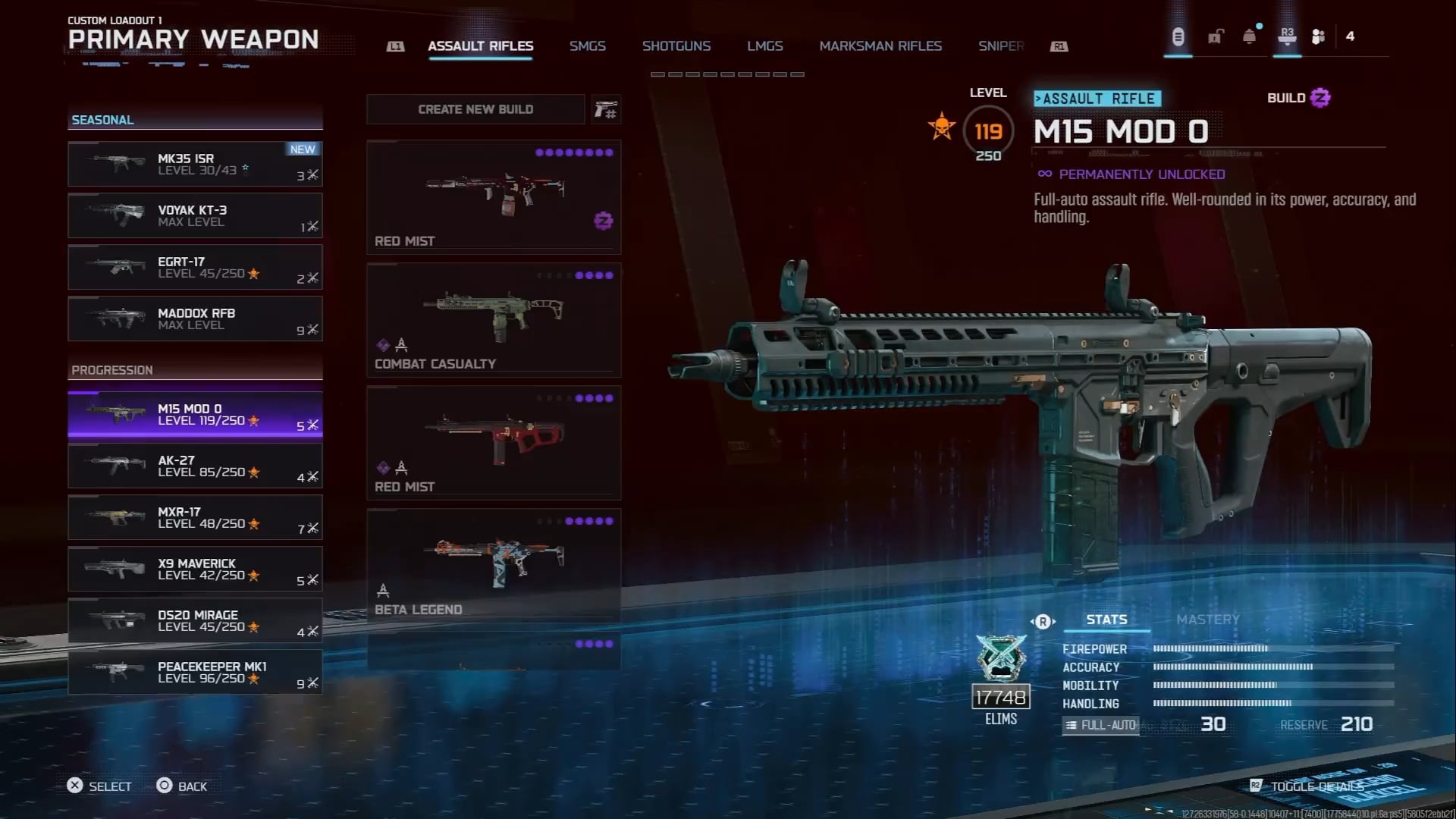Switch to the Mastery stats tab
The width and height of the screenshot is (1456, 819).
coord(1207,620)
